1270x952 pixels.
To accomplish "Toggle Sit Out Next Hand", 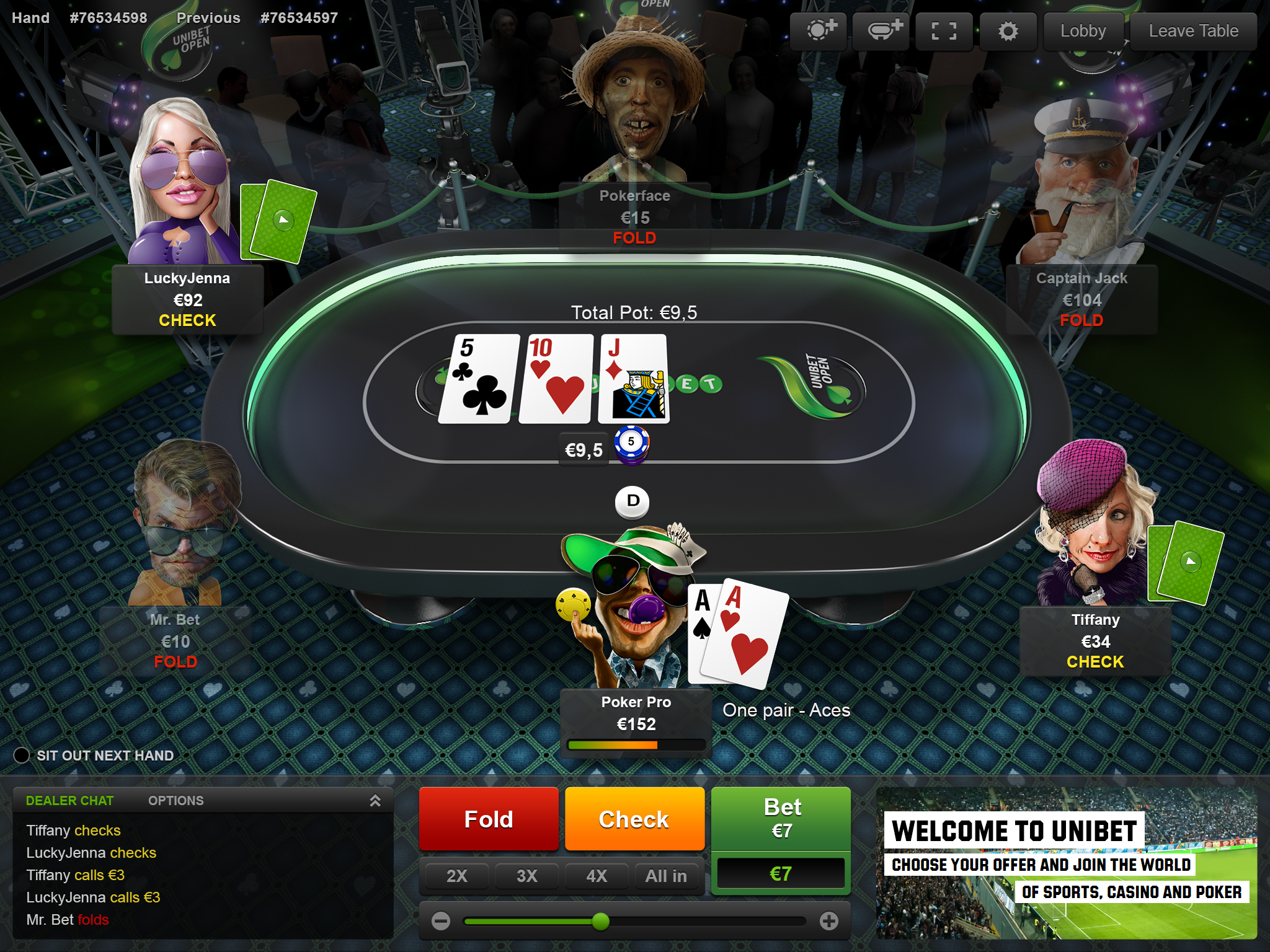I will 22,756.
